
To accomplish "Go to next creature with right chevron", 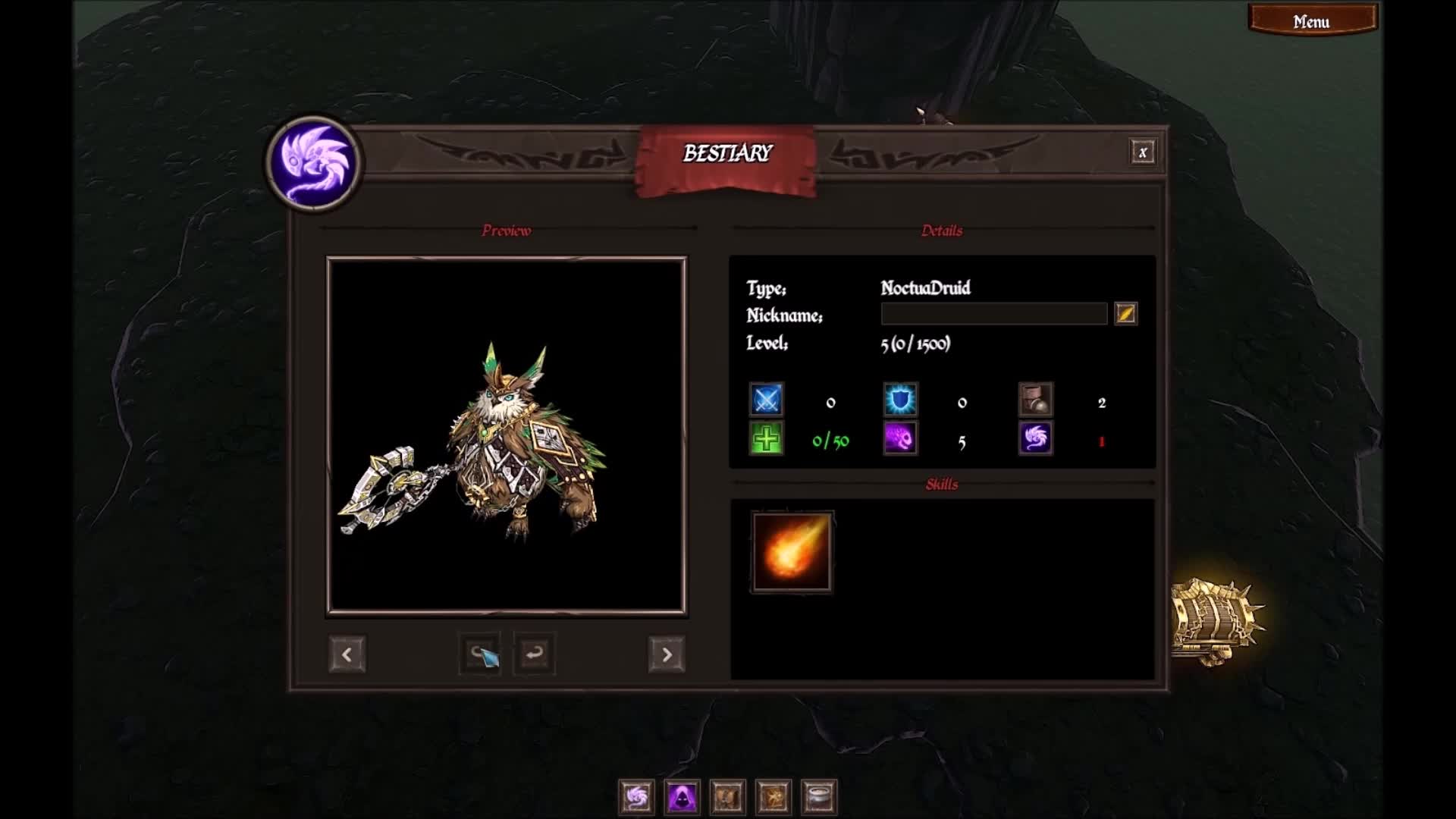I will point(666,653).
